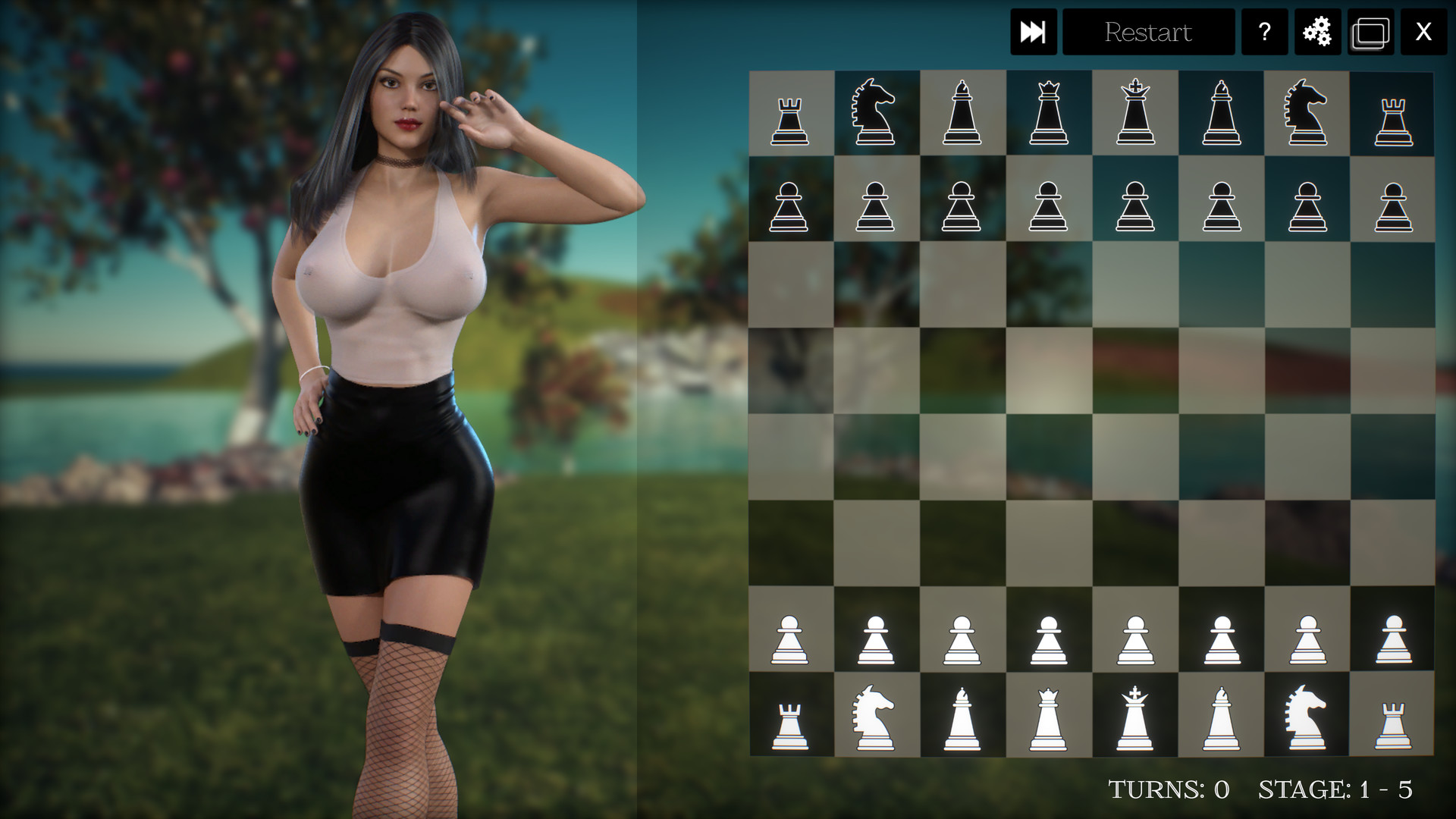This screenshot has height=819, width=1456.
Task: Select the leftmost white pawn
Action: pyautogui.click(x=790, y=637)
